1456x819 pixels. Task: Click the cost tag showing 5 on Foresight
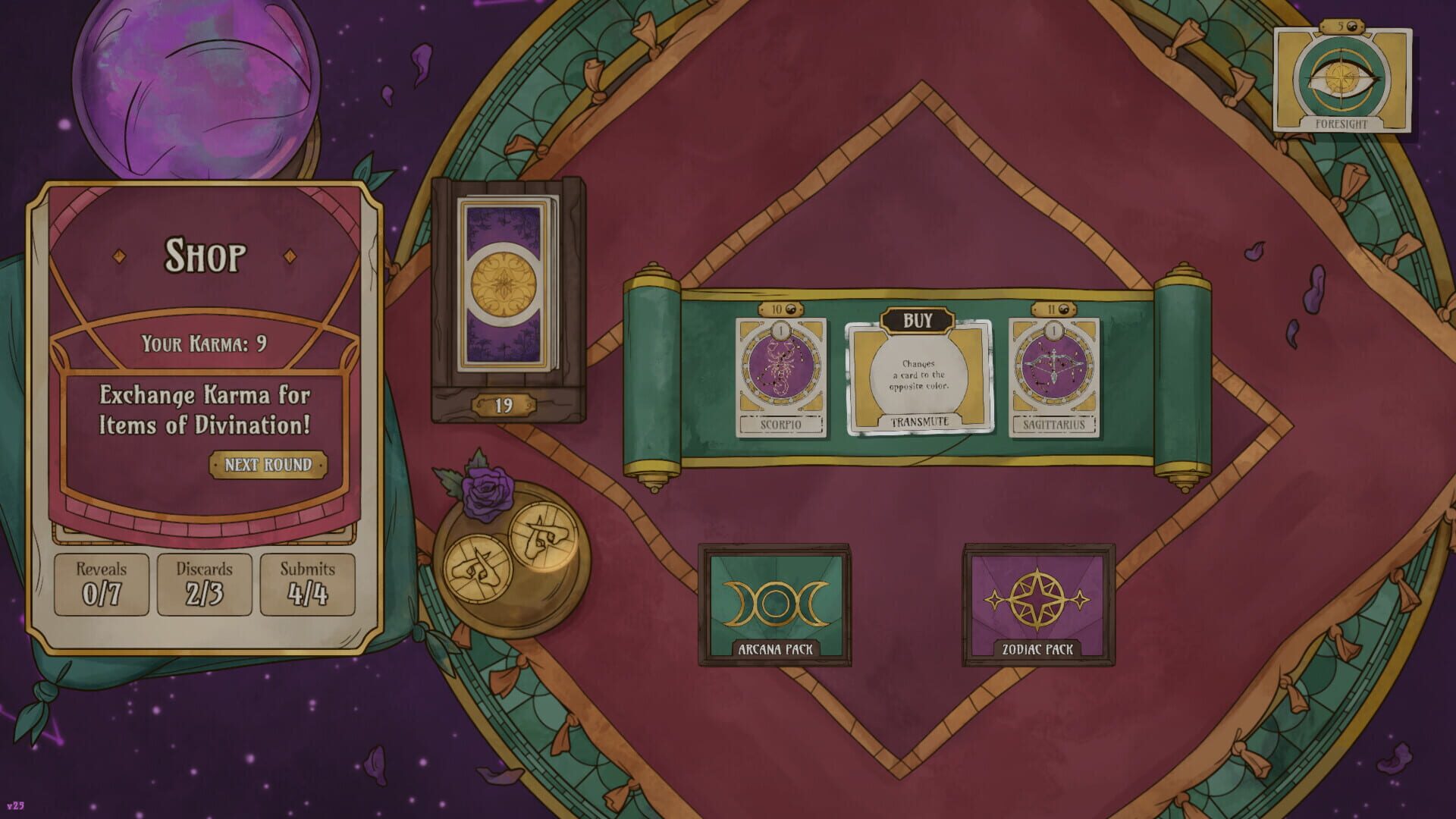(x=1340, y=24)
